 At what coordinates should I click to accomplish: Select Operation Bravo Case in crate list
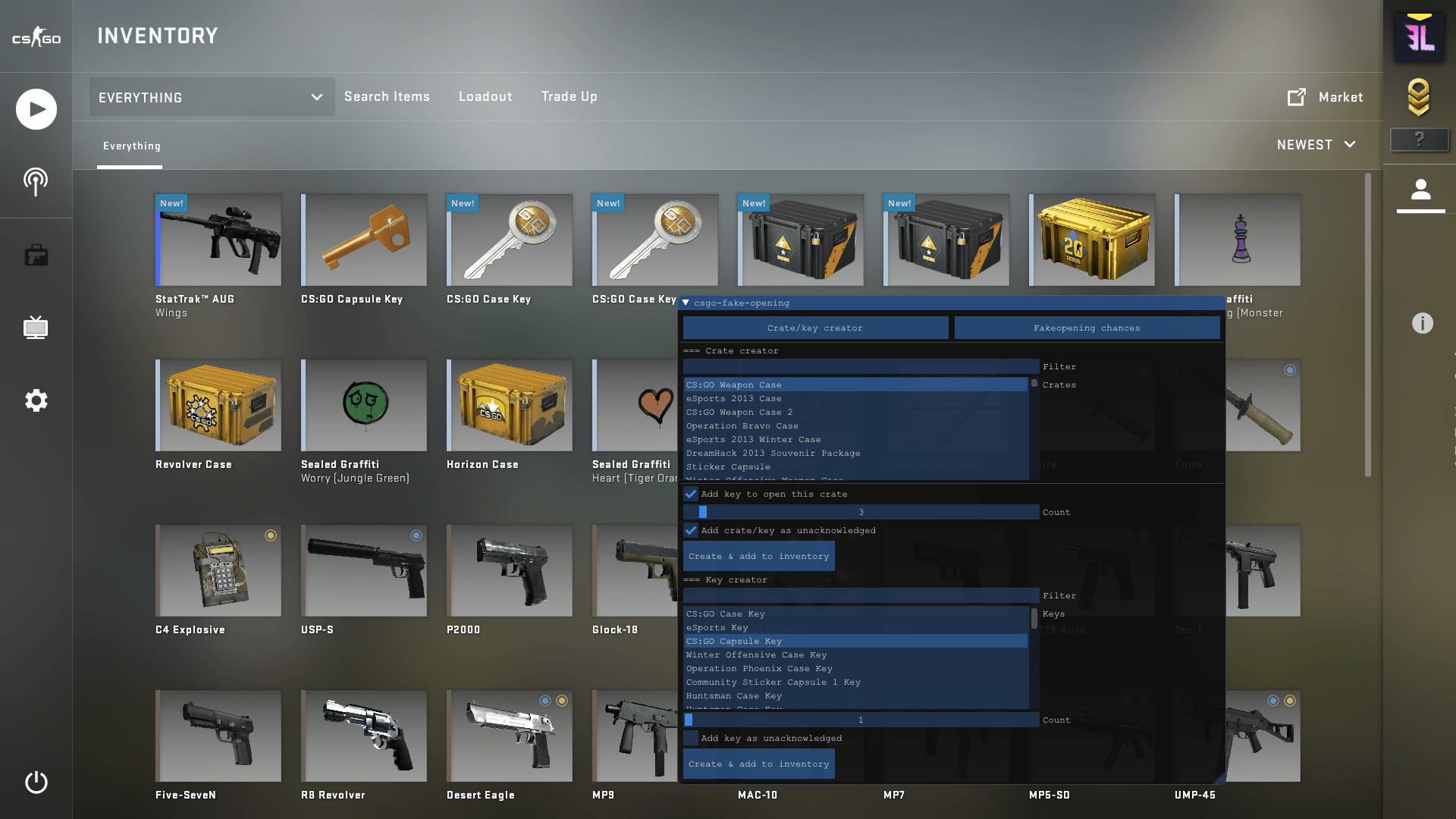[x=742, y=425]
